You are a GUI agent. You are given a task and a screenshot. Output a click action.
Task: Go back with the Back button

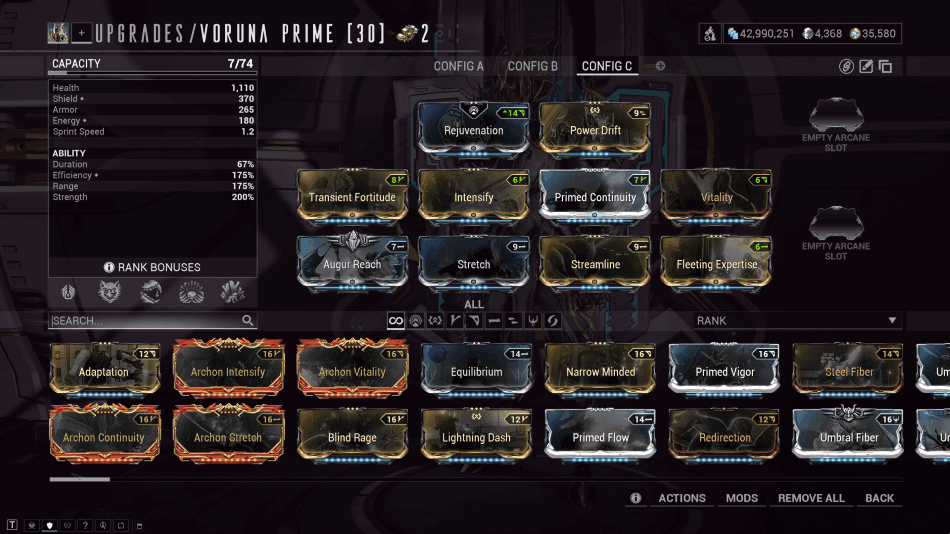879,498
